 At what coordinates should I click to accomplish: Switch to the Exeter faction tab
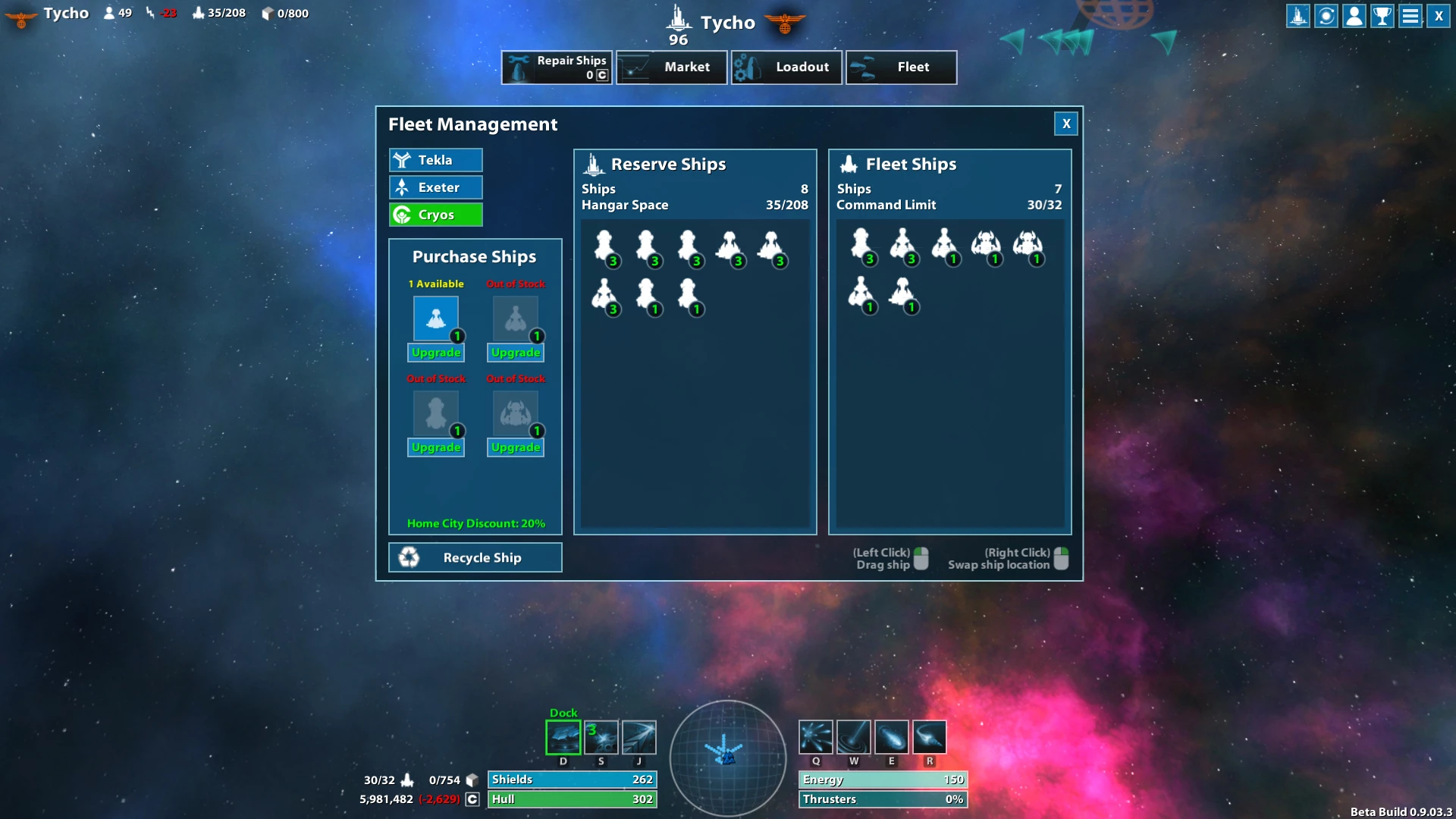pos(436,187)
